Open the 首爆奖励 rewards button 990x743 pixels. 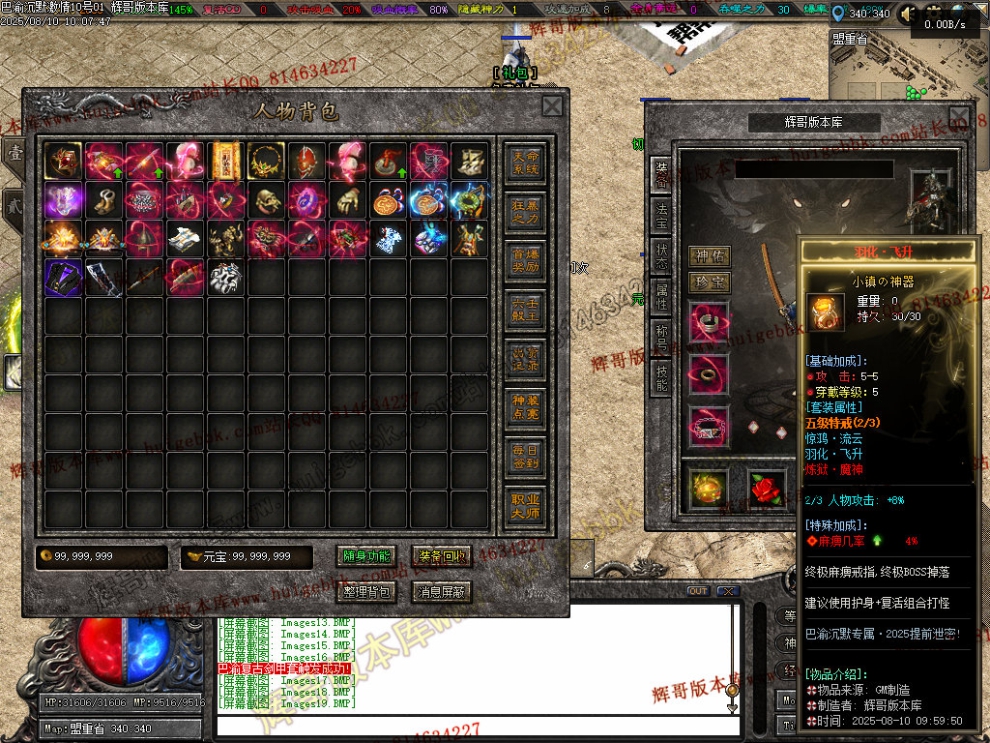(x=525, y=260)
